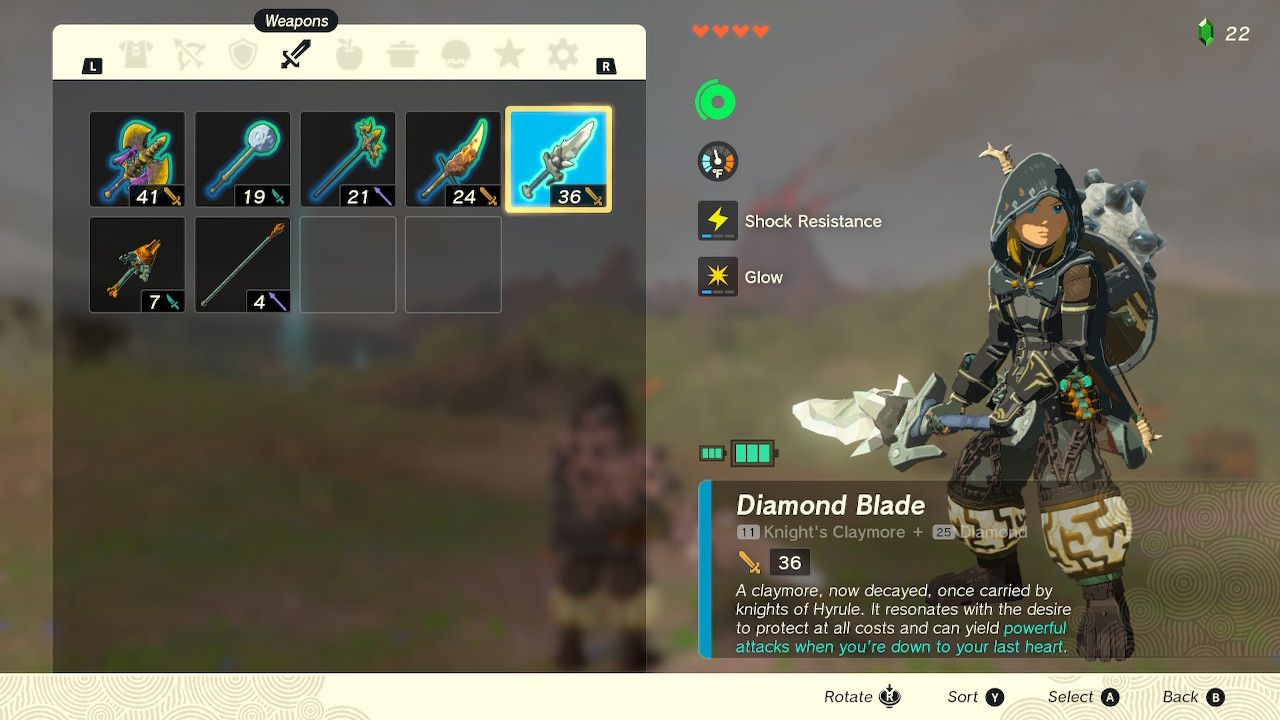Click the Glow status effect icon
Screen dimensions: 1280x720
[717, 277]
